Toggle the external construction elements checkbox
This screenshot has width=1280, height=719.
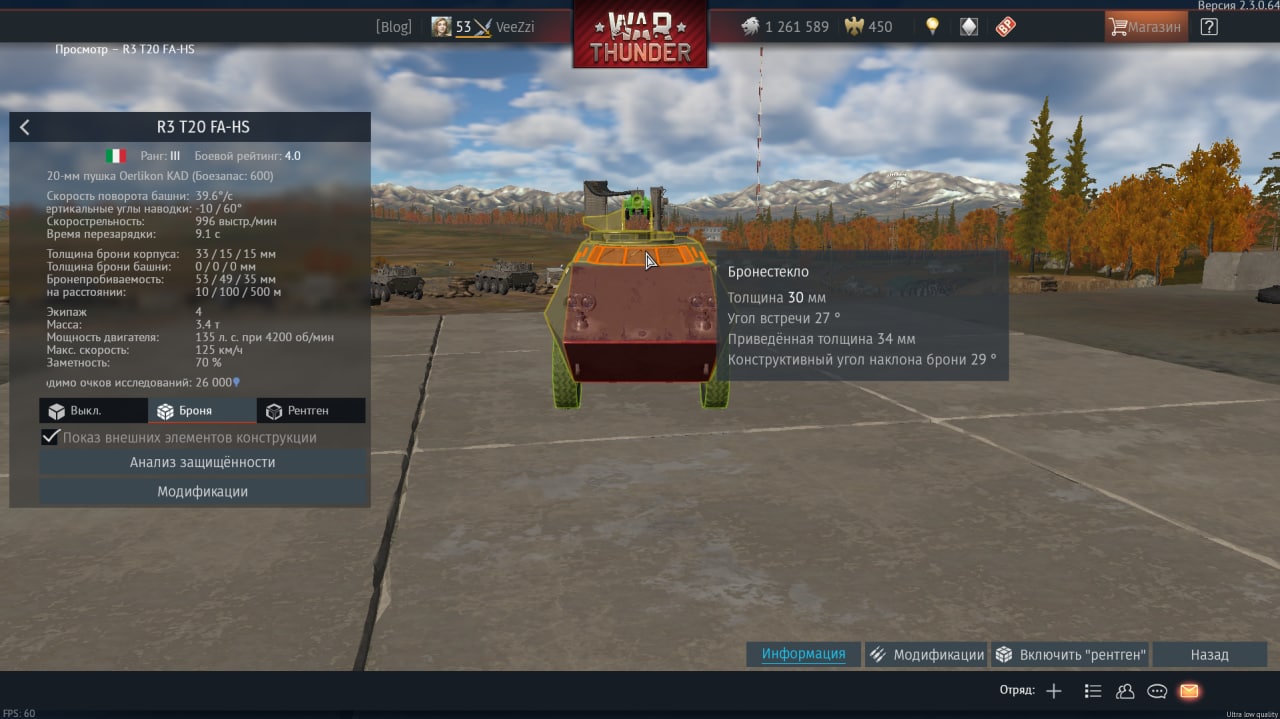(x=51, y=438)
